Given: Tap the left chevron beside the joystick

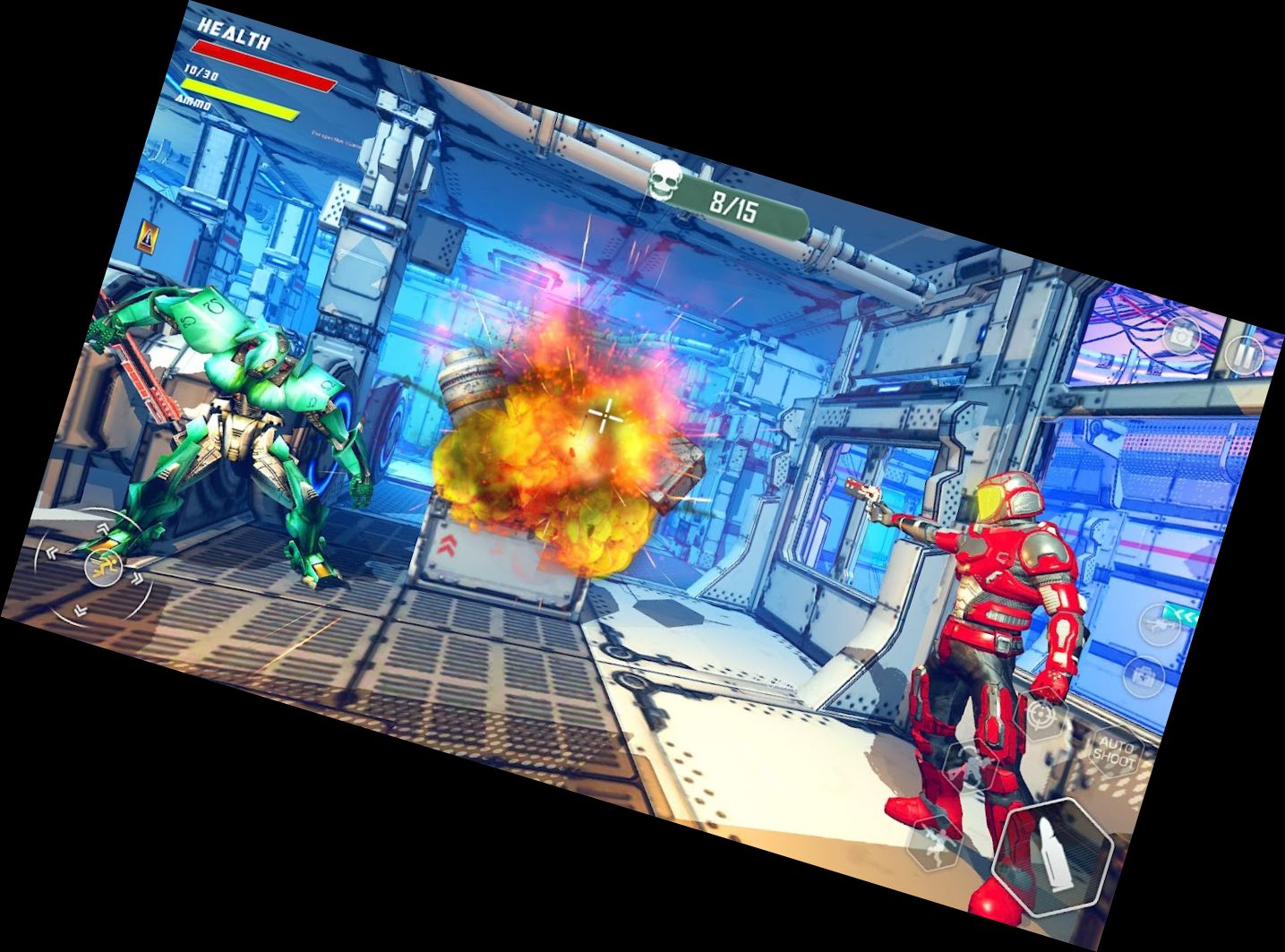Looking at the screenshot, I should click(x=51, y=553).
